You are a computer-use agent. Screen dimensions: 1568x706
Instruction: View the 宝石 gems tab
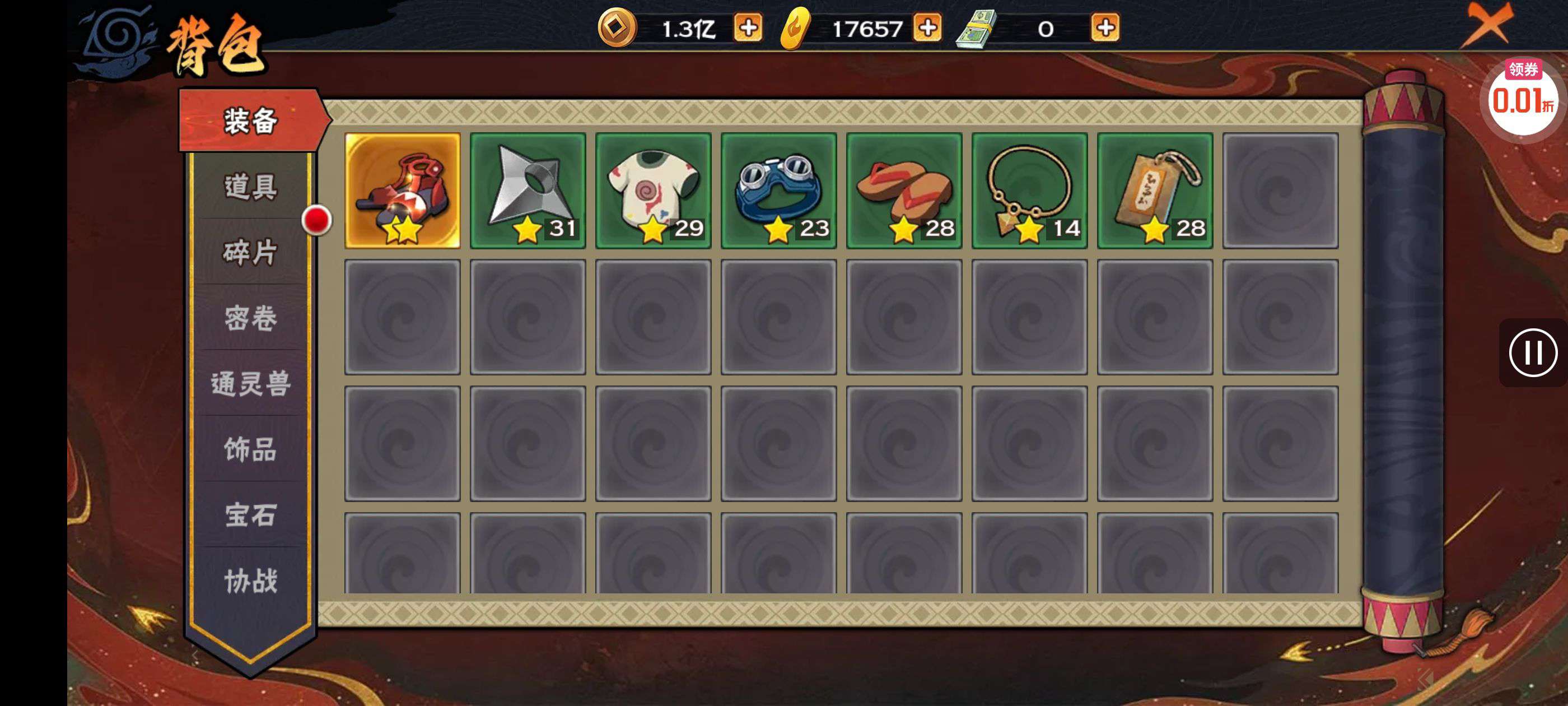click(x=250, y=515)
